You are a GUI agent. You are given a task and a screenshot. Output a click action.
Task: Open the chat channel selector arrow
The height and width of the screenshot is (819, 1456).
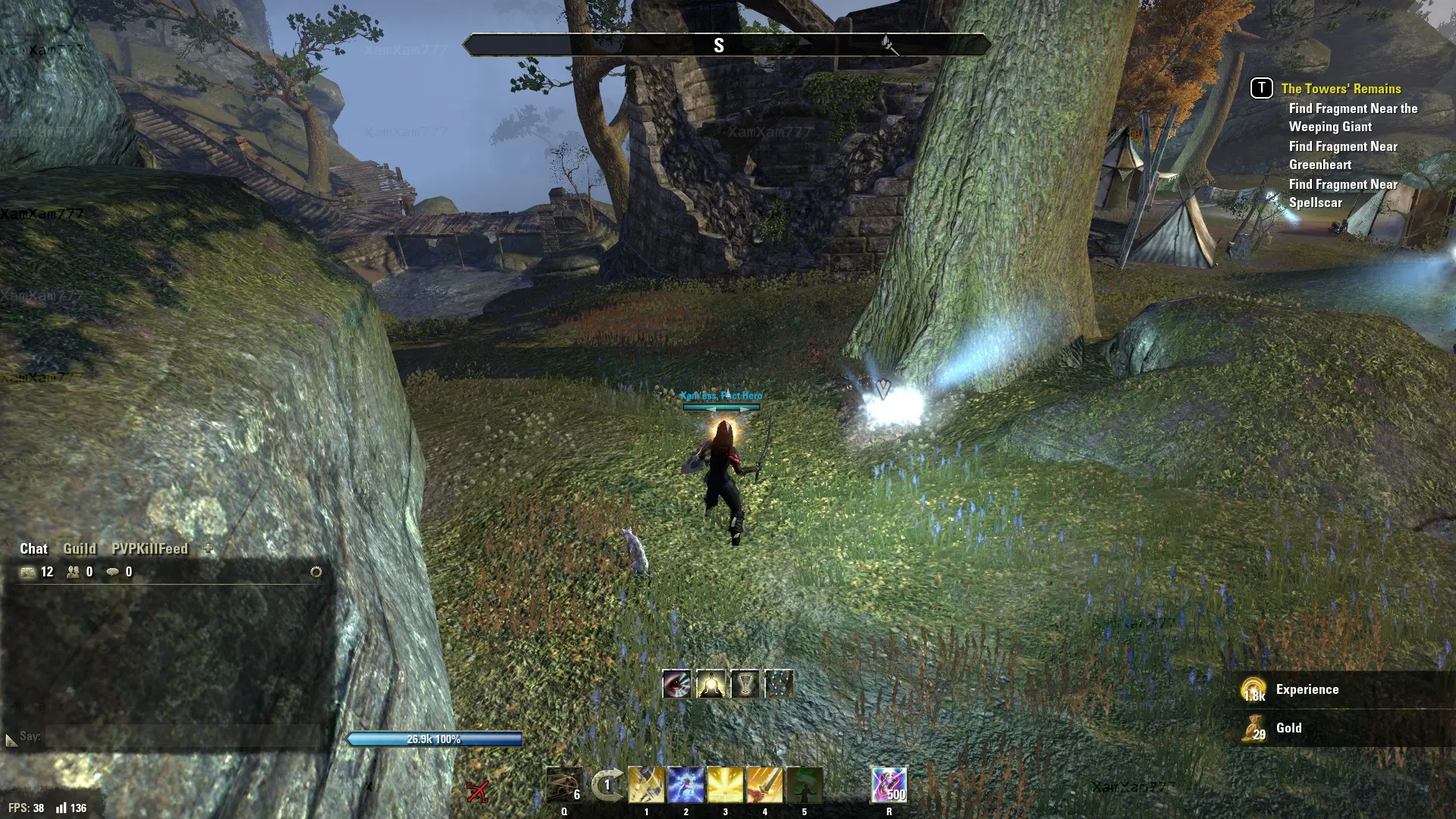(x=11, y=739)
